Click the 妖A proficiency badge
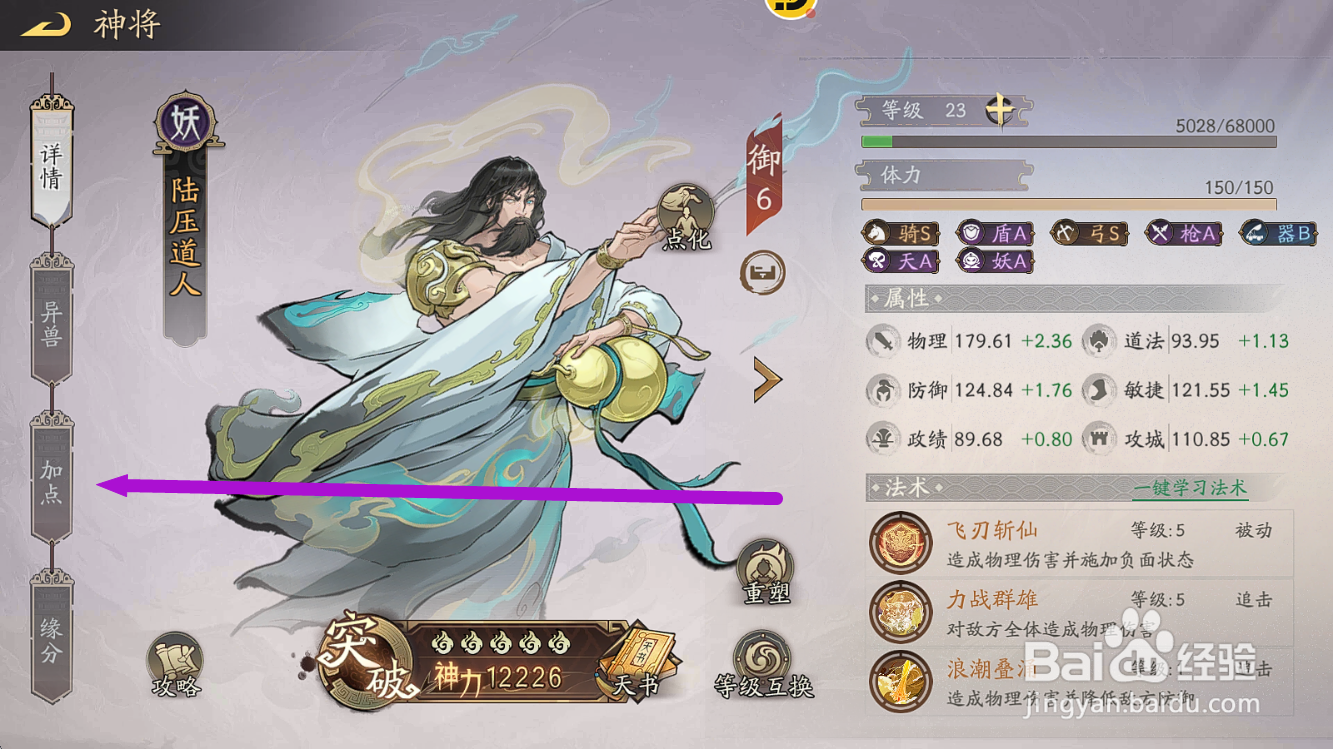The width and height of the screenshot is (1333, 749). pyautogui.click(x=994, y=263)
